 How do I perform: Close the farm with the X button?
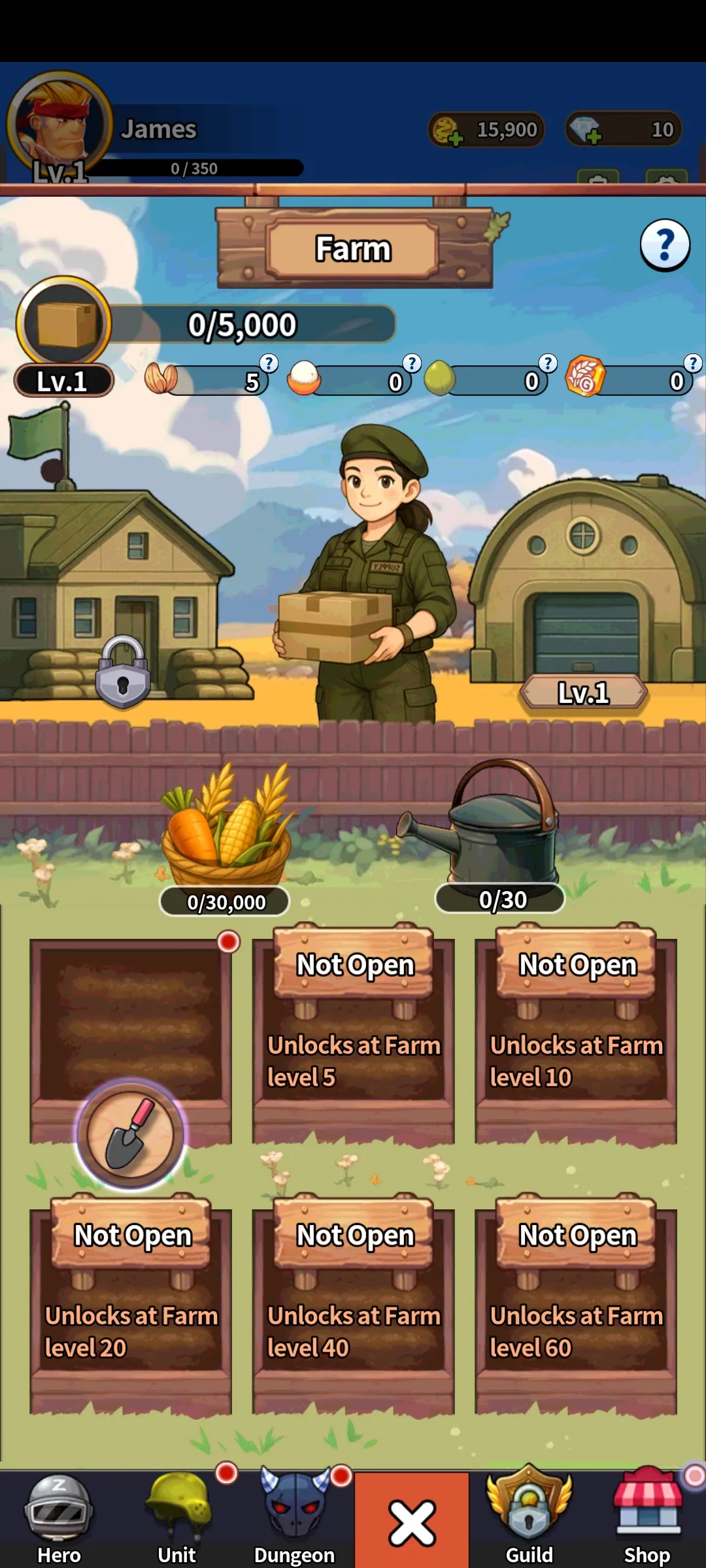point(412,1522)
